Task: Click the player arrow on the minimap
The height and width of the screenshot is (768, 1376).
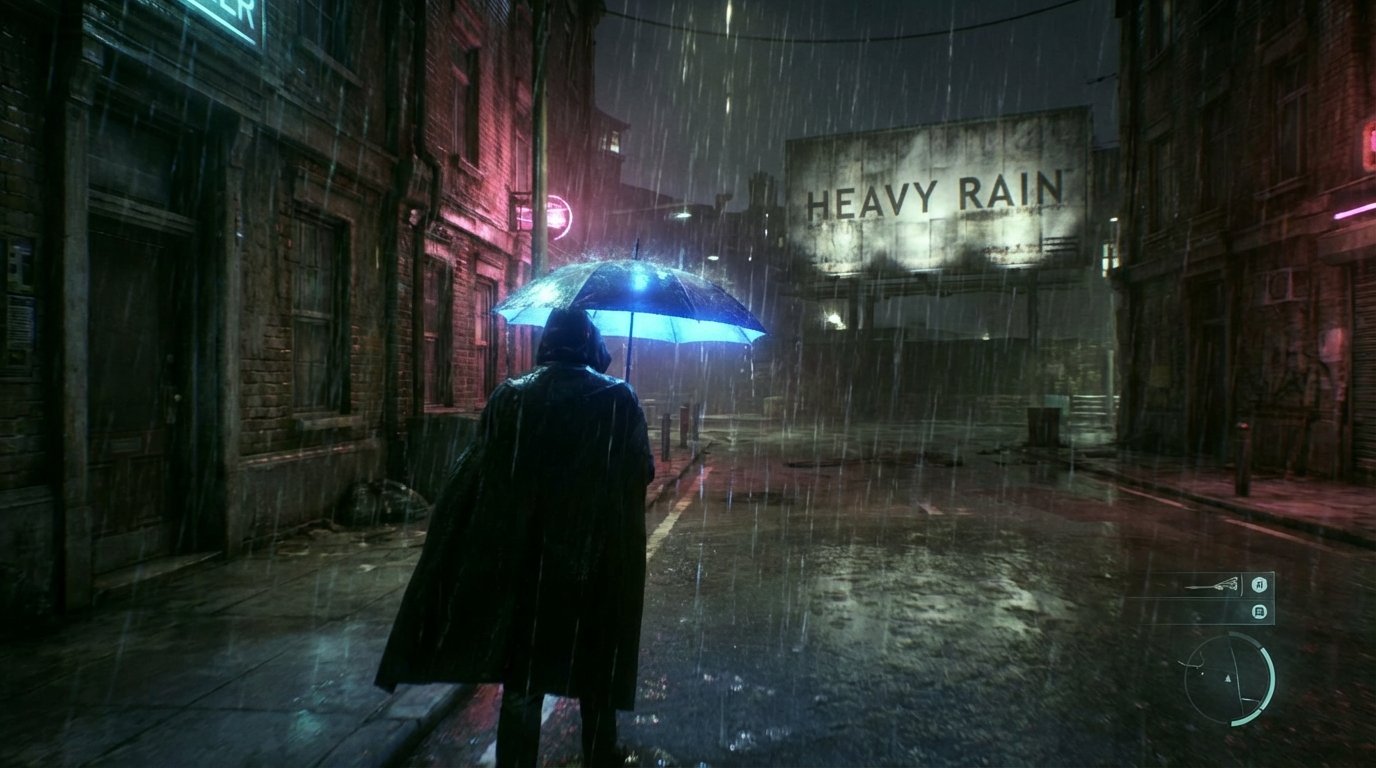Action: [x=1228, y=678]
